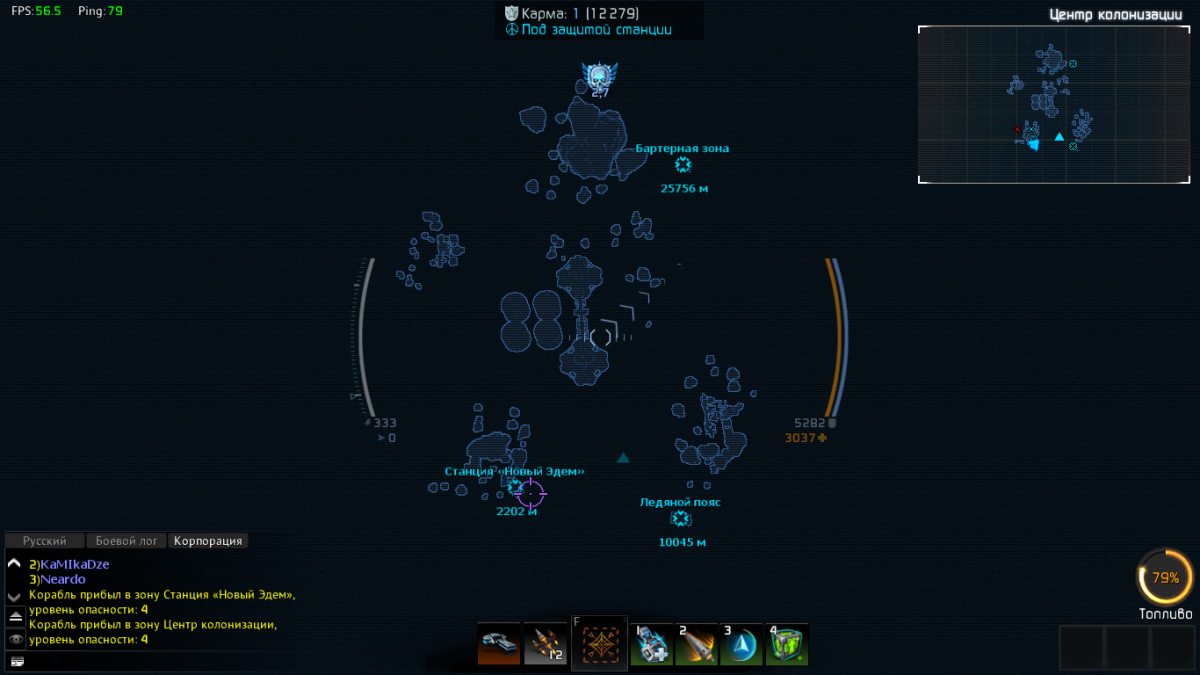This screenshot has height=675, width=1200.
Task: Activate the drill-shaped module in slot 2
Action: [696, 645]
